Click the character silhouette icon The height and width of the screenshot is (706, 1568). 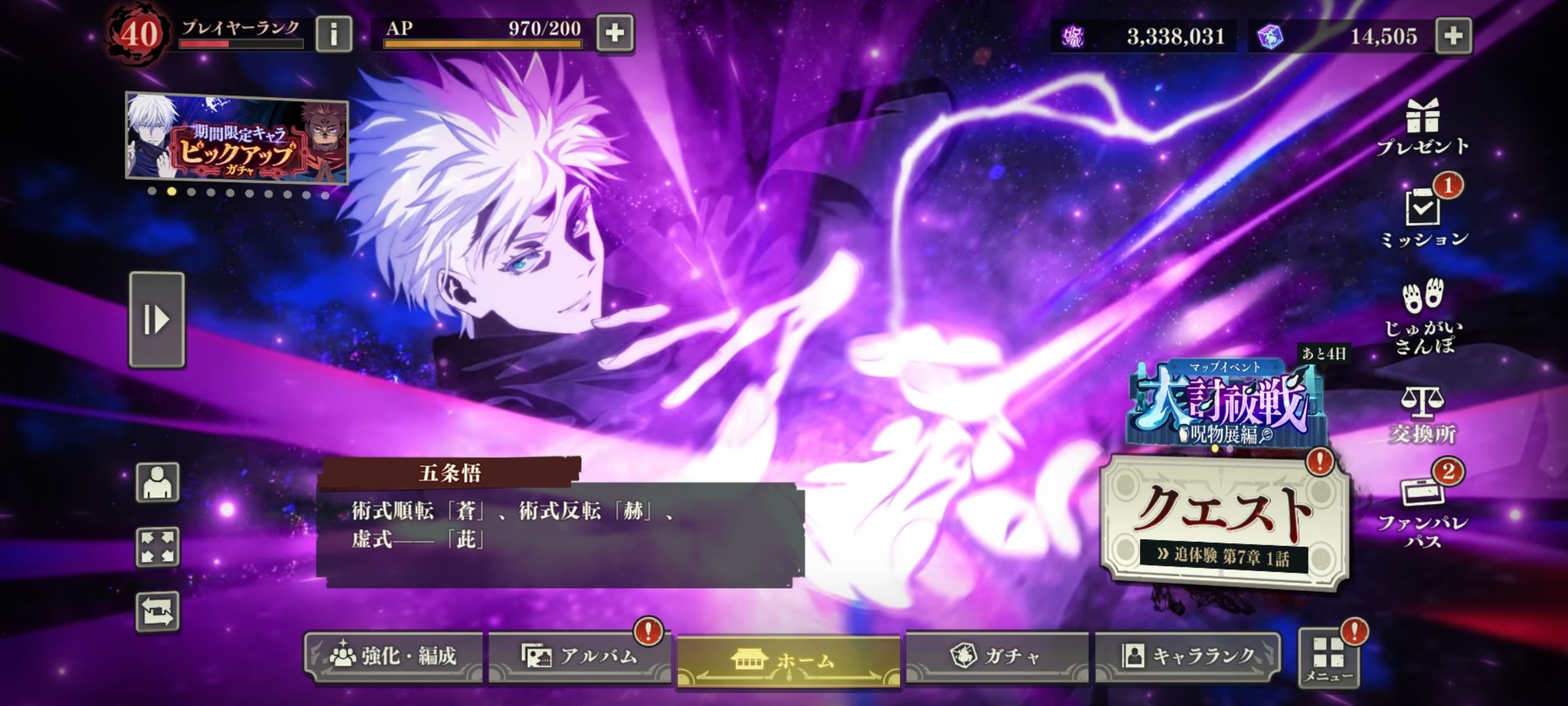click(x=157, y=482)
